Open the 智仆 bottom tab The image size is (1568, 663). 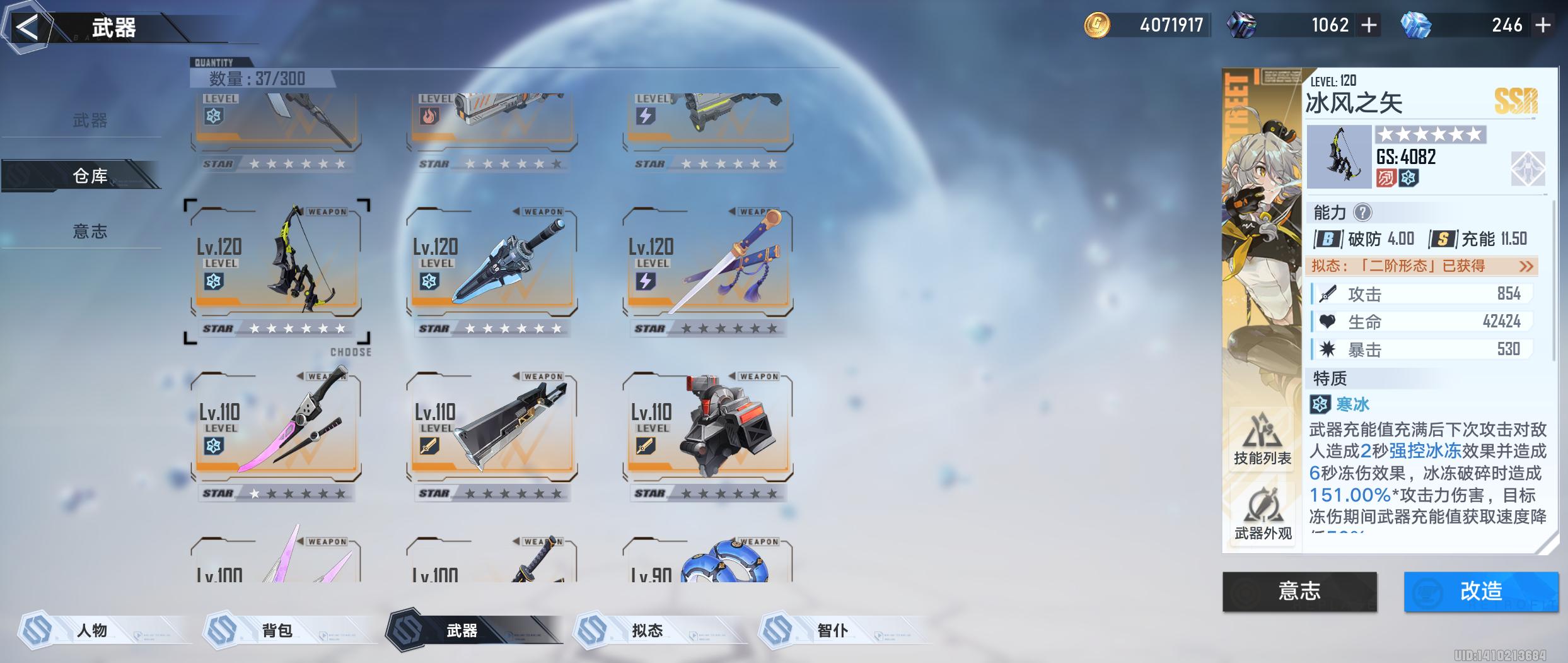coord(832,630)
